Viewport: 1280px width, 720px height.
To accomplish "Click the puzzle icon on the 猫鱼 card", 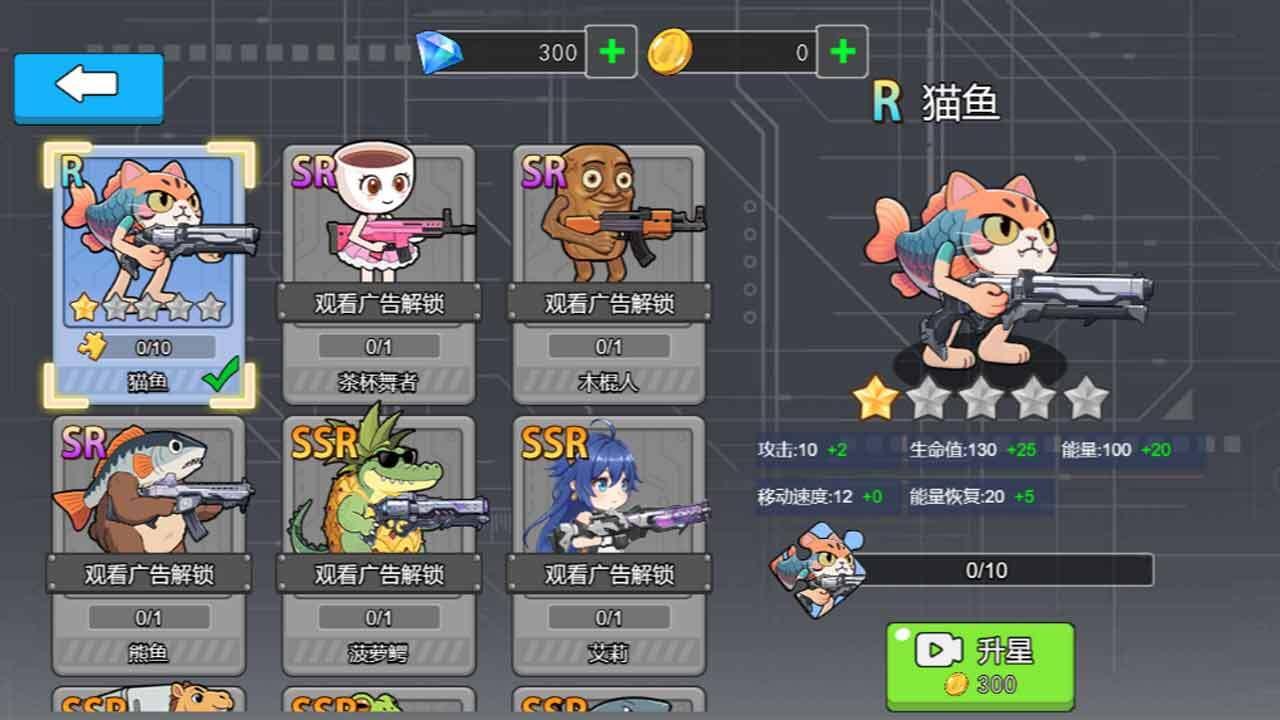I will pos(93,345).
